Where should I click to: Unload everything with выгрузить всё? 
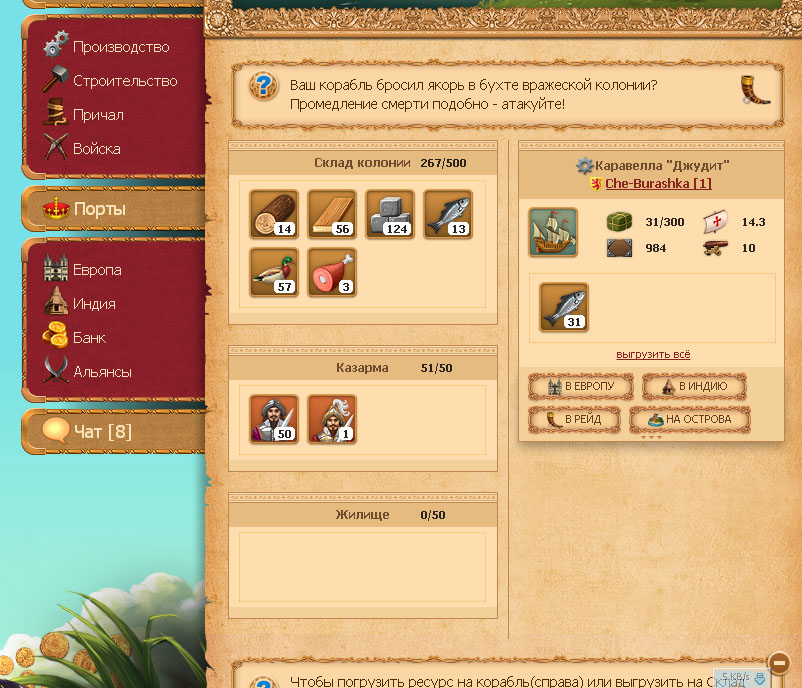[653, 355]
